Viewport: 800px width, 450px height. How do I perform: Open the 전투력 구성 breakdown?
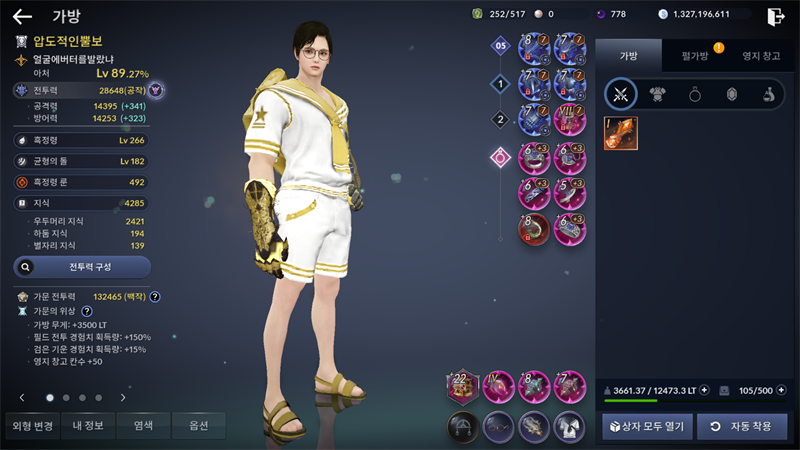click(82, 267)
